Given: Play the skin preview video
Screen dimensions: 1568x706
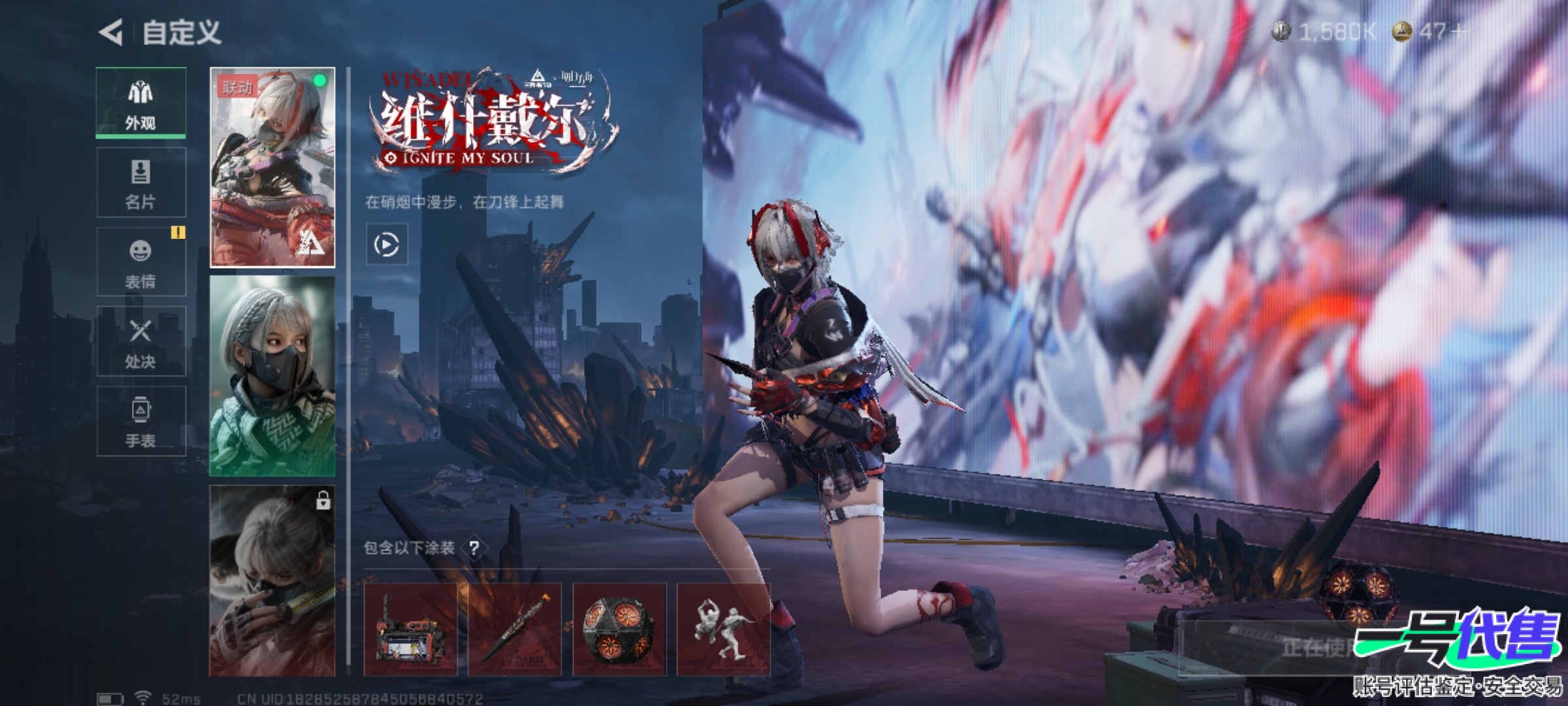Looking at the screenshot, I should [x=387, y=244].
